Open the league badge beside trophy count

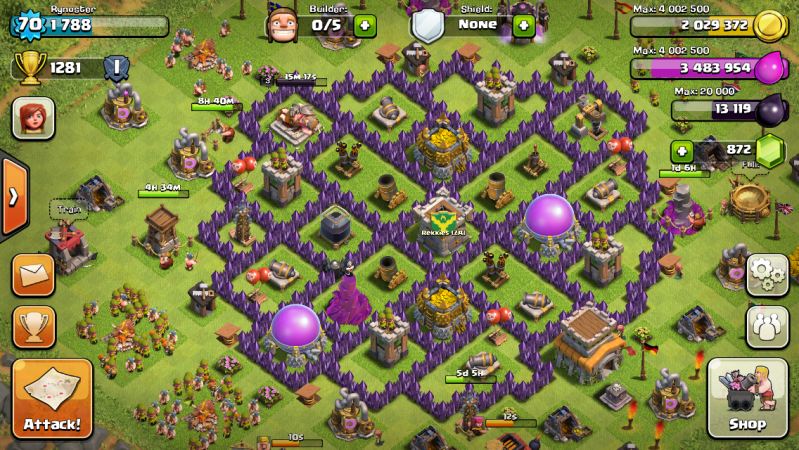(x=115, y=68)
